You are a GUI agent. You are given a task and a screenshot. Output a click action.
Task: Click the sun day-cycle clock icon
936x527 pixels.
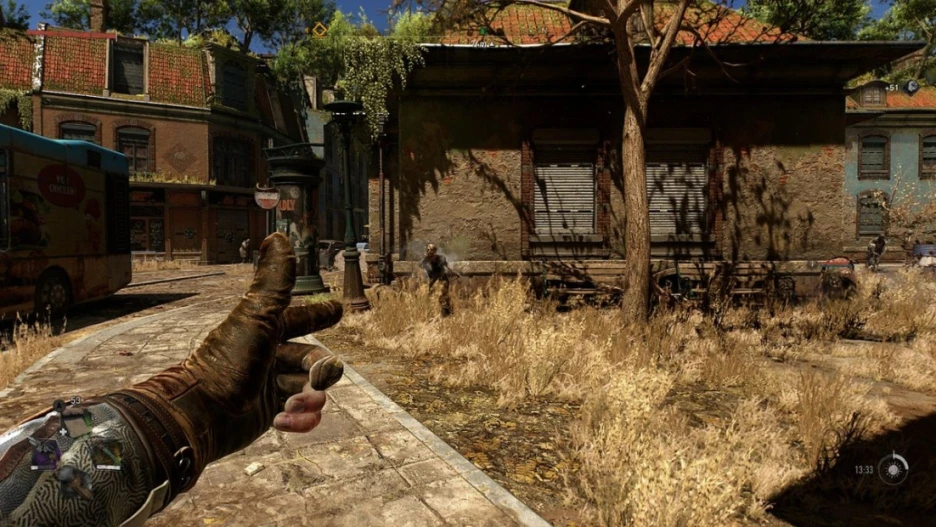coord(893,469)
